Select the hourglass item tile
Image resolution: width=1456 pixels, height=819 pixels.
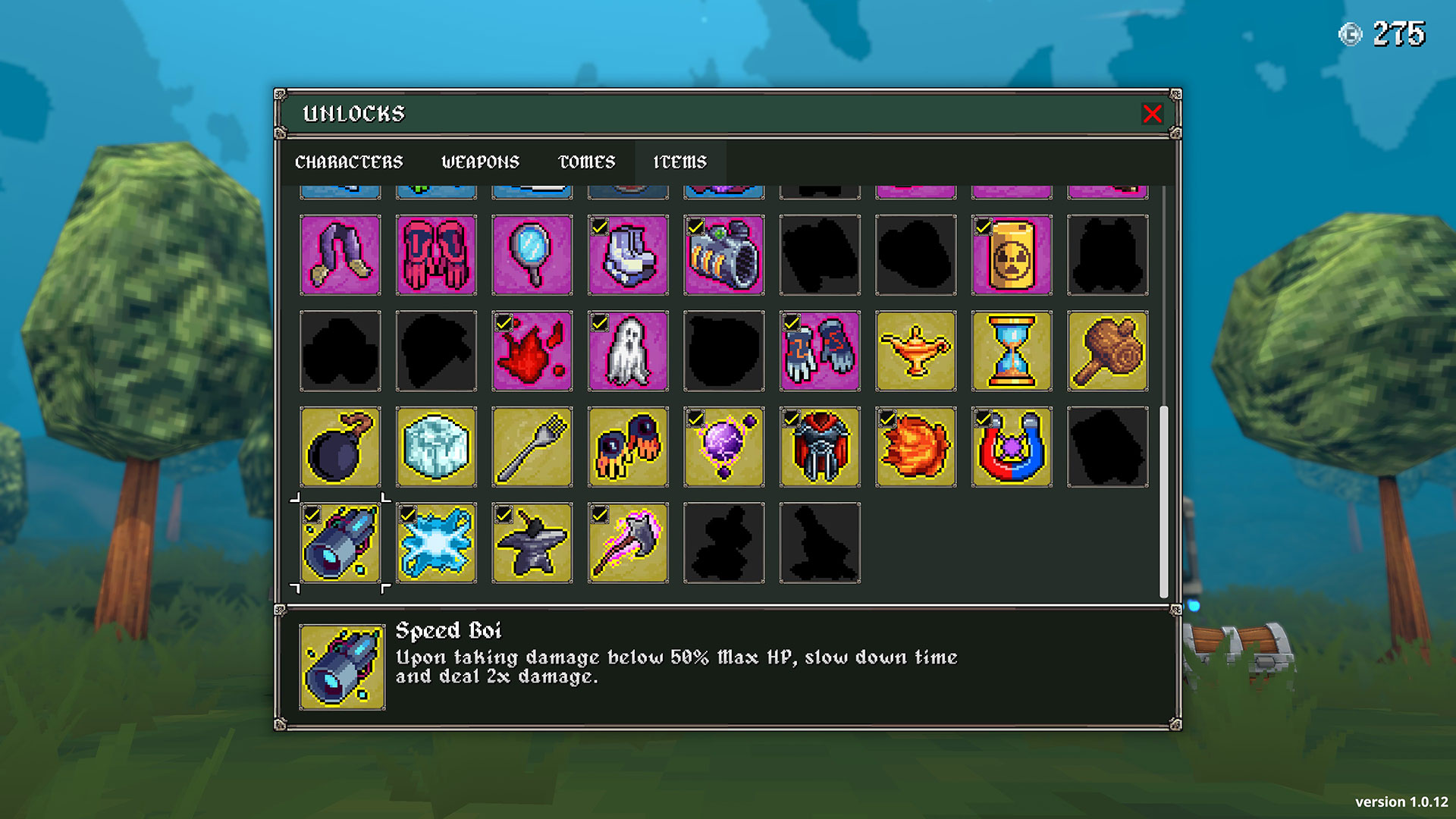1012,351
